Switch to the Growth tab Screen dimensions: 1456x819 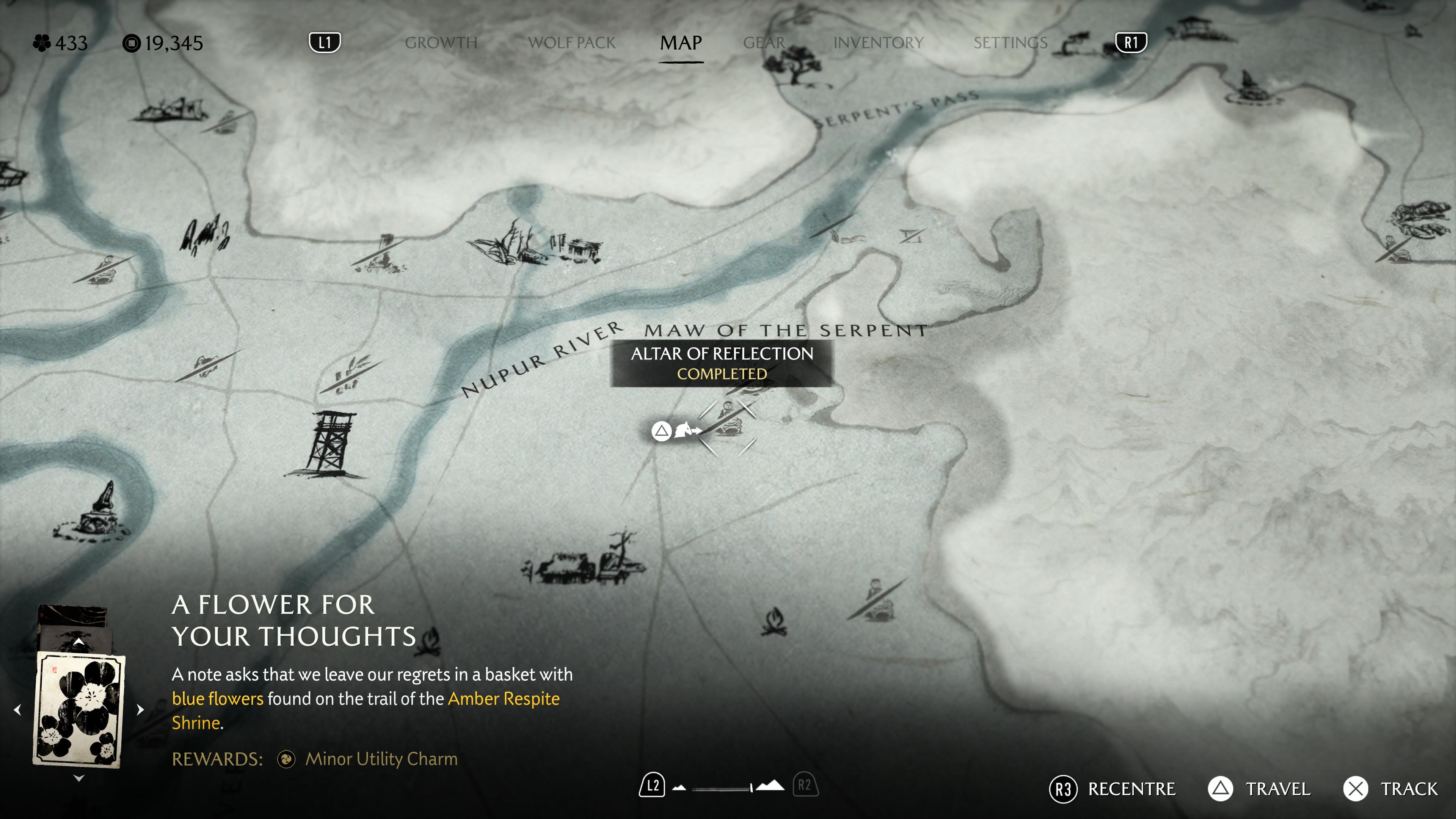click(x=441, y=43)
